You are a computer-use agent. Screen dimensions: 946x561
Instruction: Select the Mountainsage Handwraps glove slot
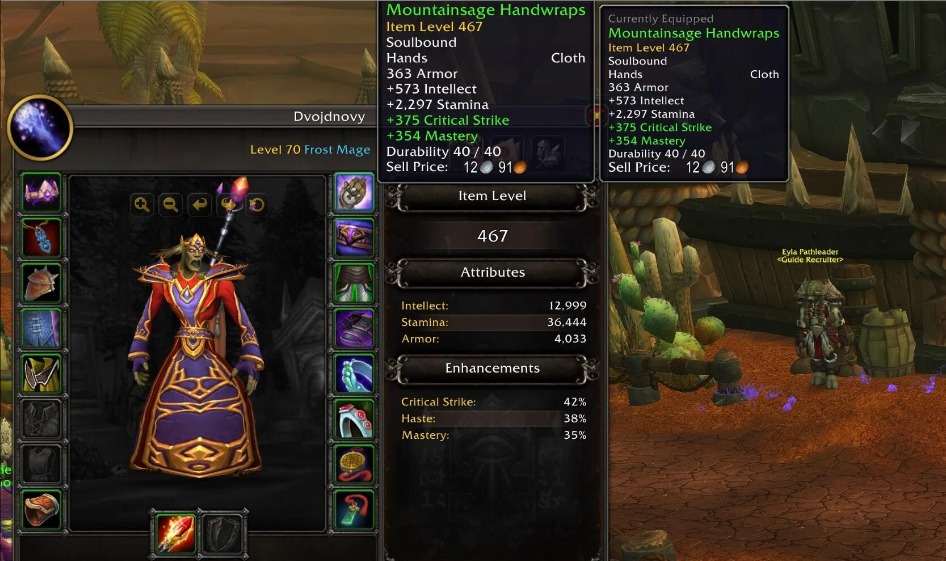353,191
